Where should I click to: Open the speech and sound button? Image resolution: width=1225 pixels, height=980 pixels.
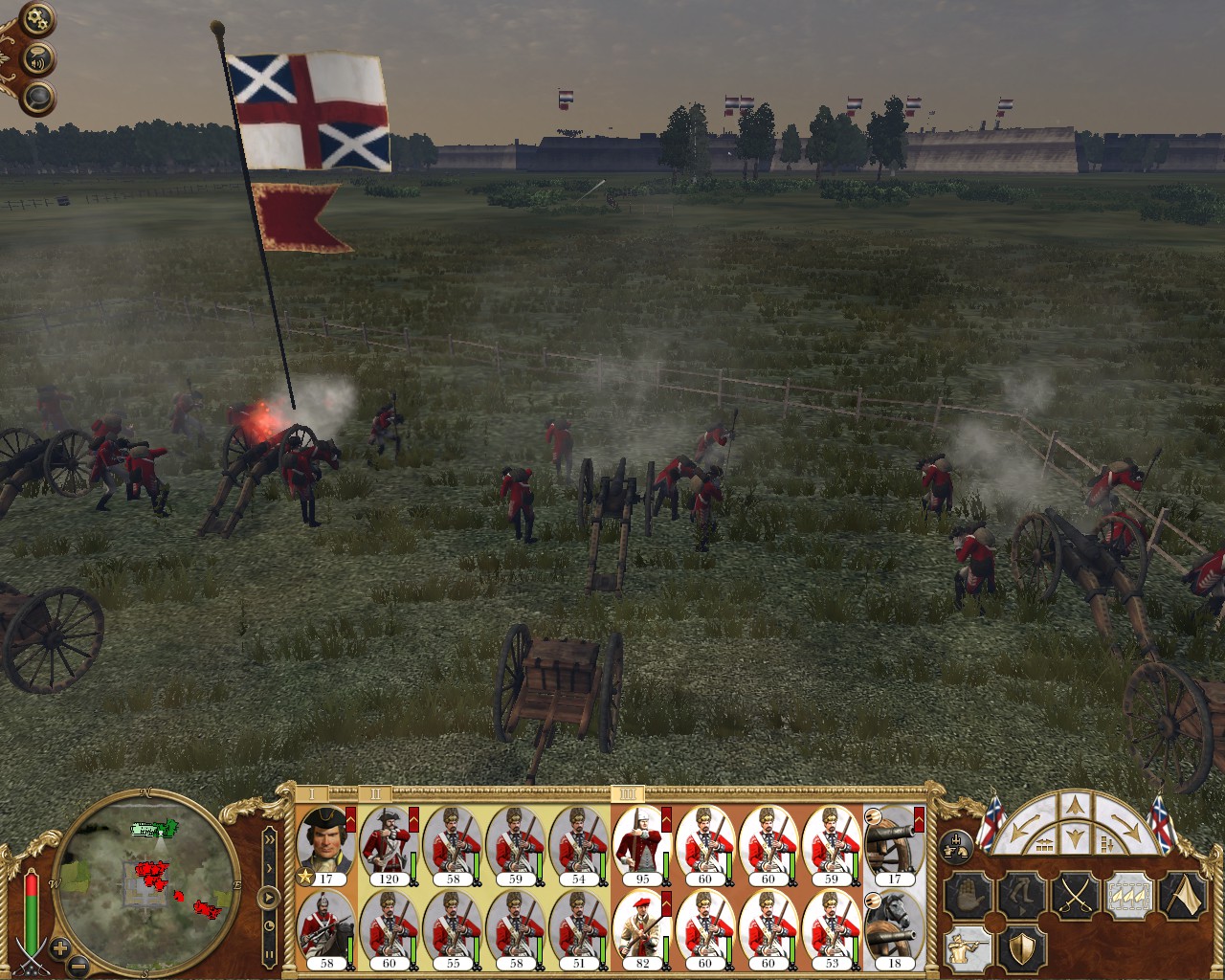(x=39, y=58)
